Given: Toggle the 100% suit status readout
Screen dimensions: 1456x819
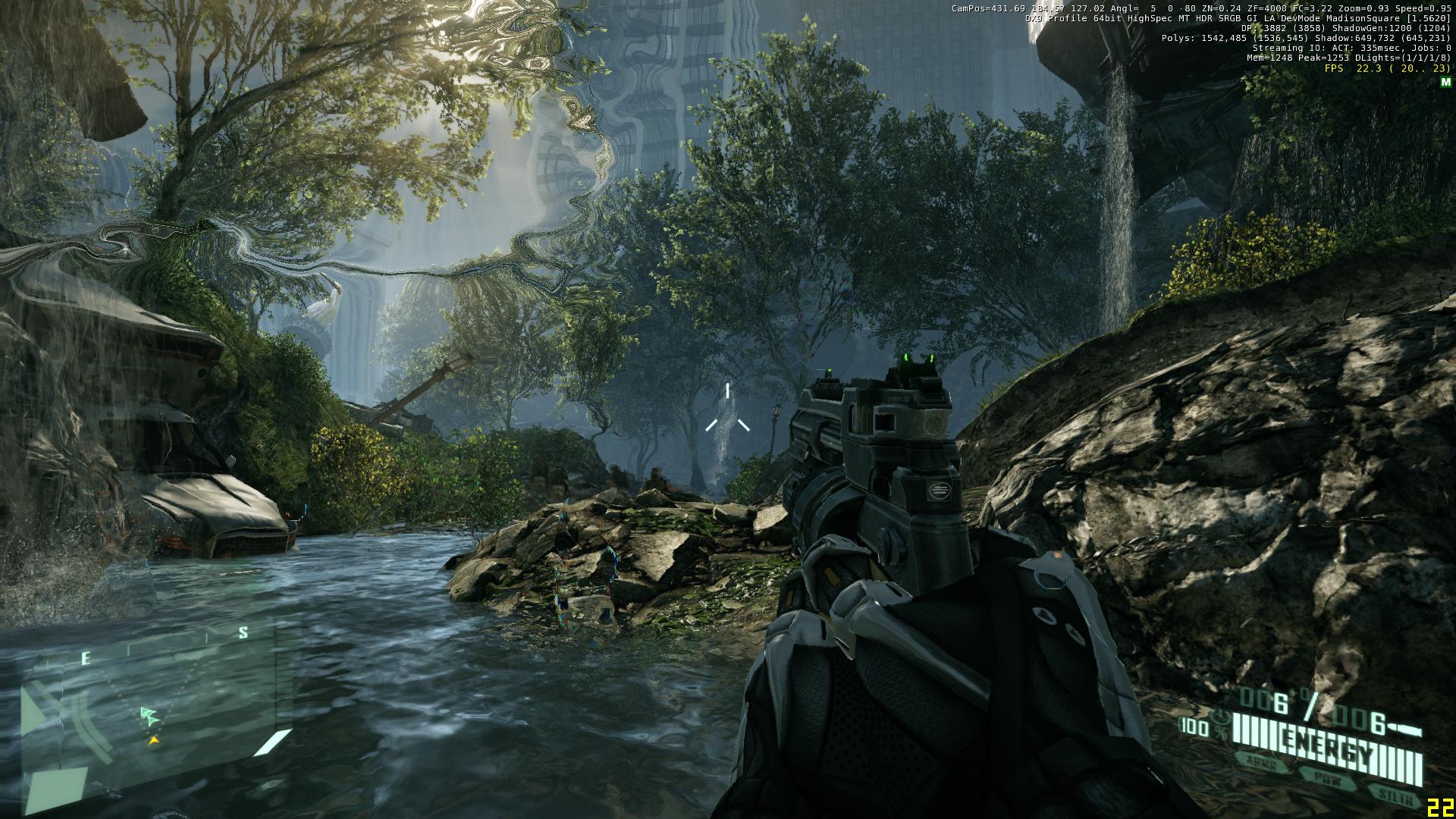Looking at the screenshot, I should click(x=1197, y=726).
